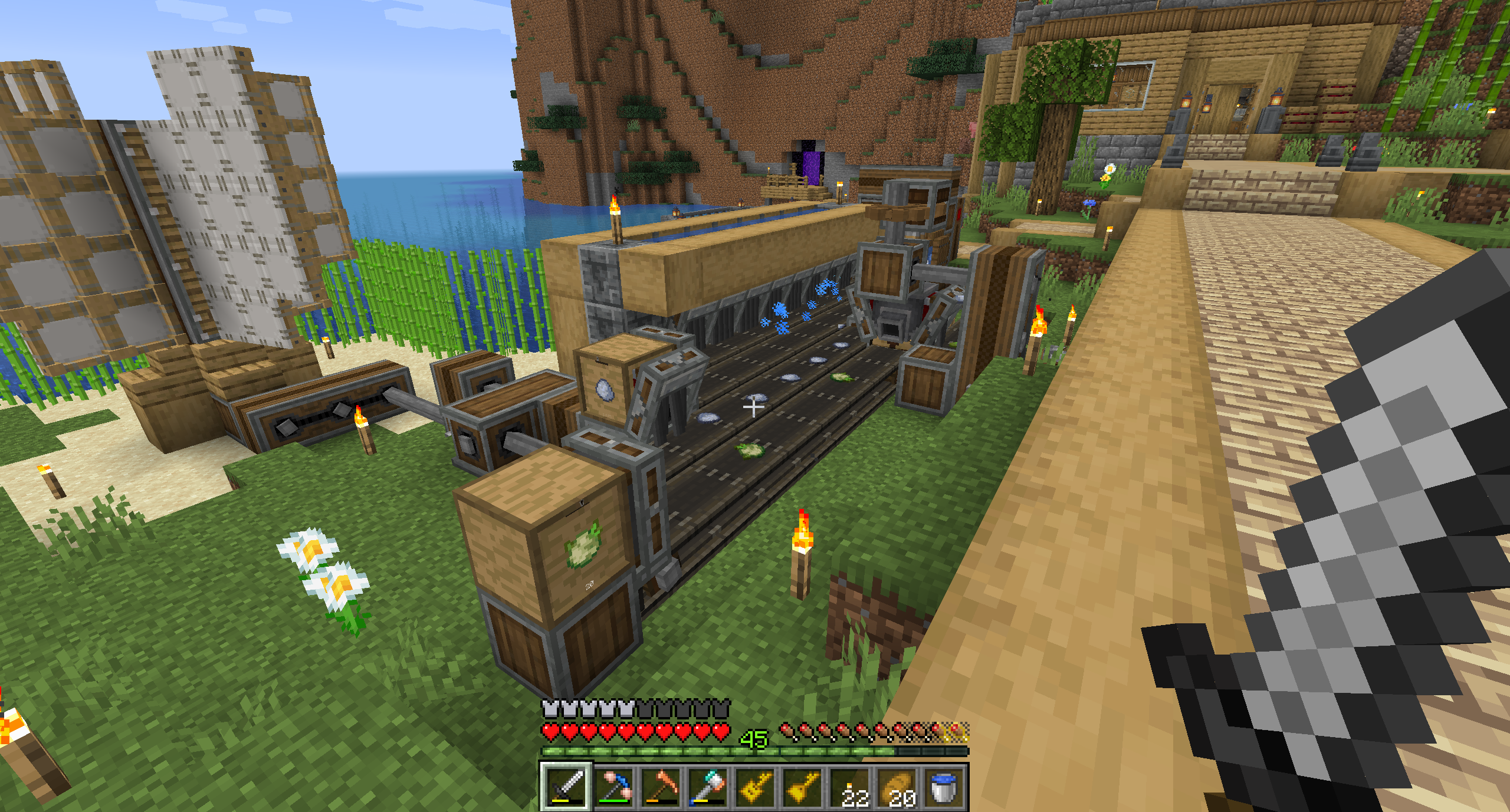Select the blue-handled pickaxe hotbar slot
1510x812 pixels.
tap(613, 787)
